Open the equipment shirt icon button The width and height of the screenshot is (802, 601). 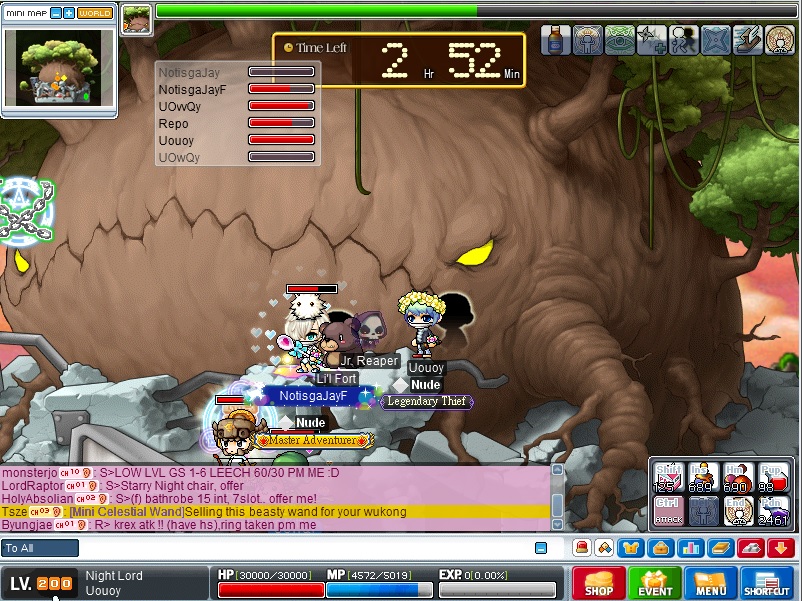630,547
